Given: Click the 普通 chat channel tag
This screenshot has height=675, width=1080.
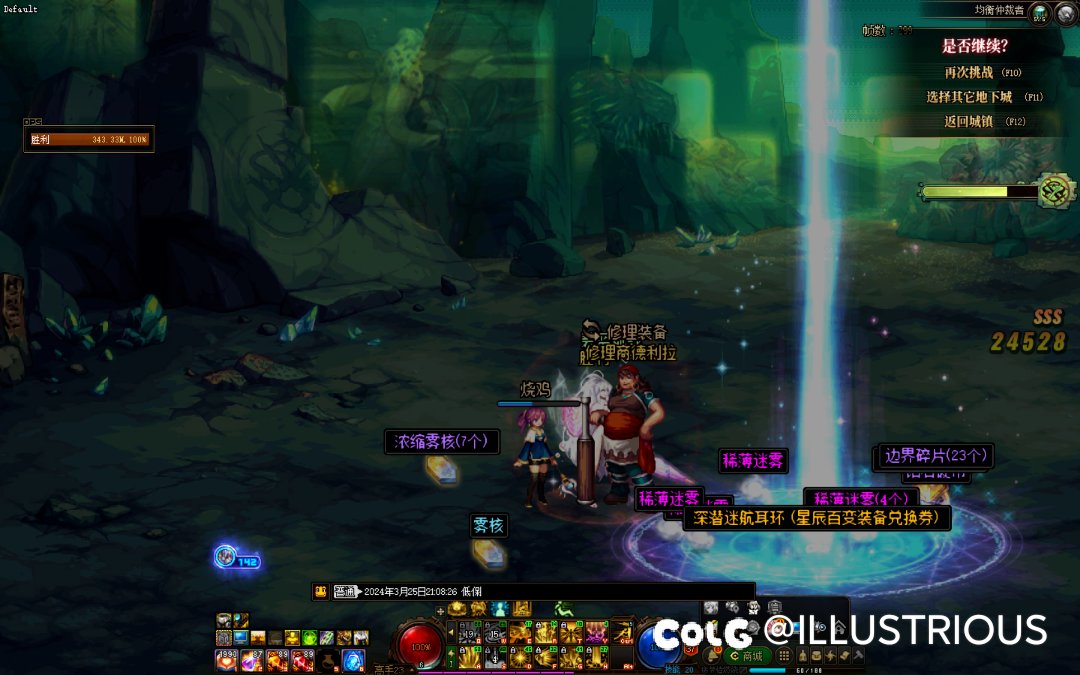Looking at the screenshot, I should [x=345, y=591].
